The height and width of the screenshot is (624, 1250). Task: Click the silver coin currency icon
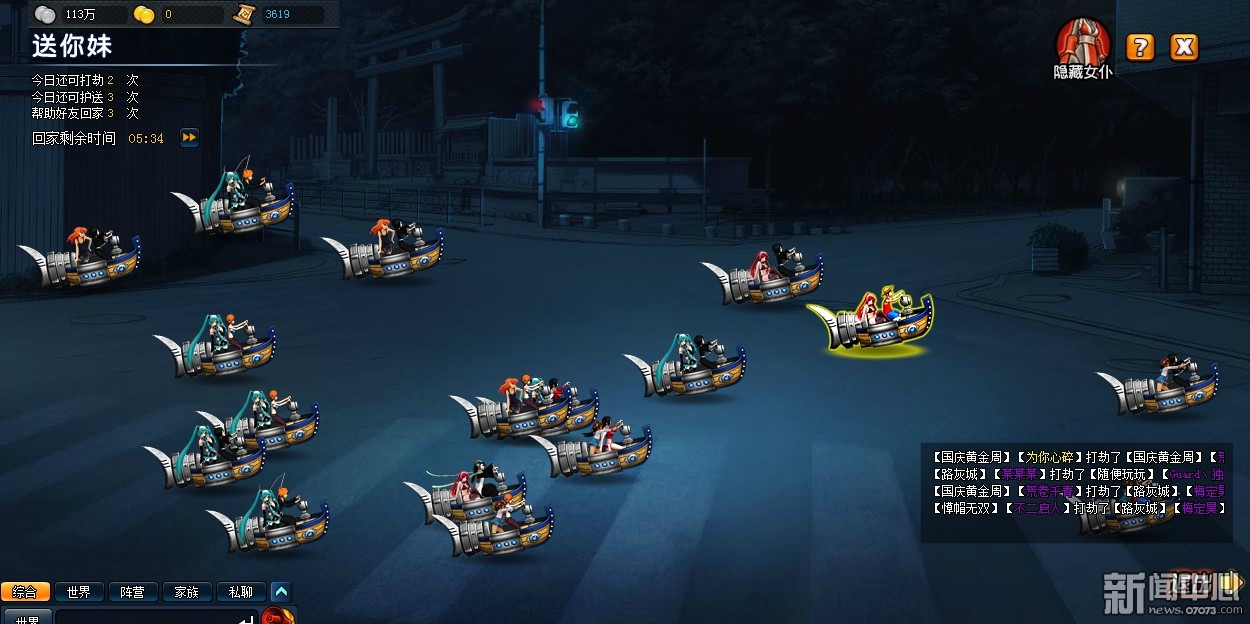tap(46, 14)
